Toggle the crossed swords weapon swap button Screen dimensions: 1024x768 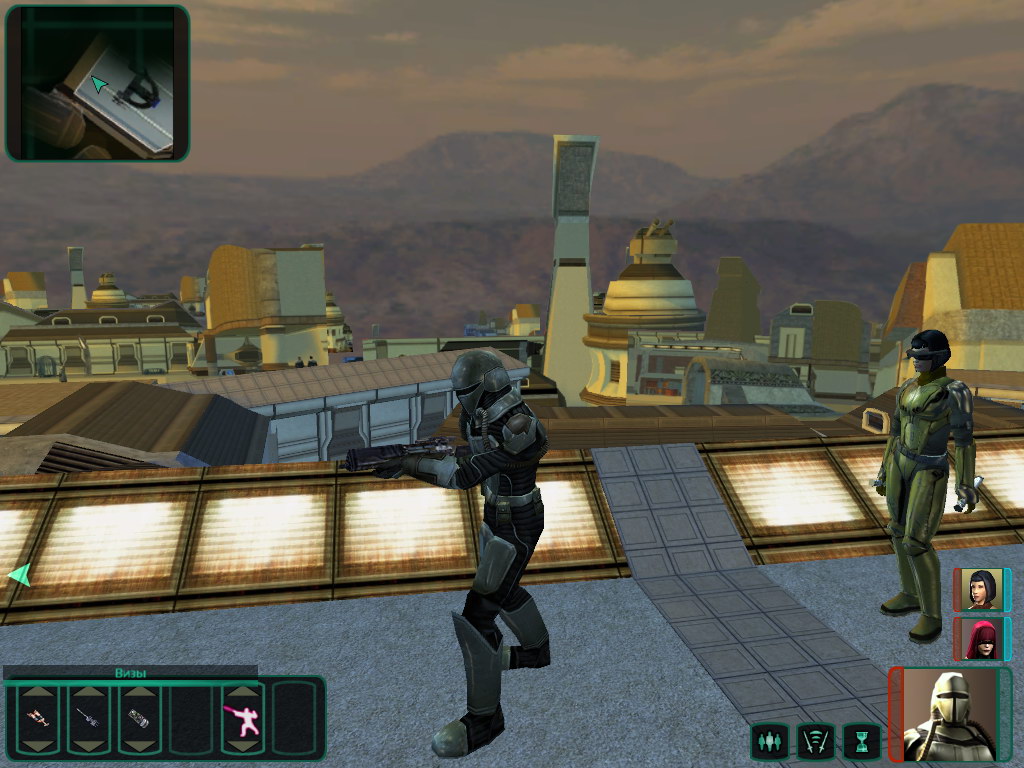coord(814,742)
